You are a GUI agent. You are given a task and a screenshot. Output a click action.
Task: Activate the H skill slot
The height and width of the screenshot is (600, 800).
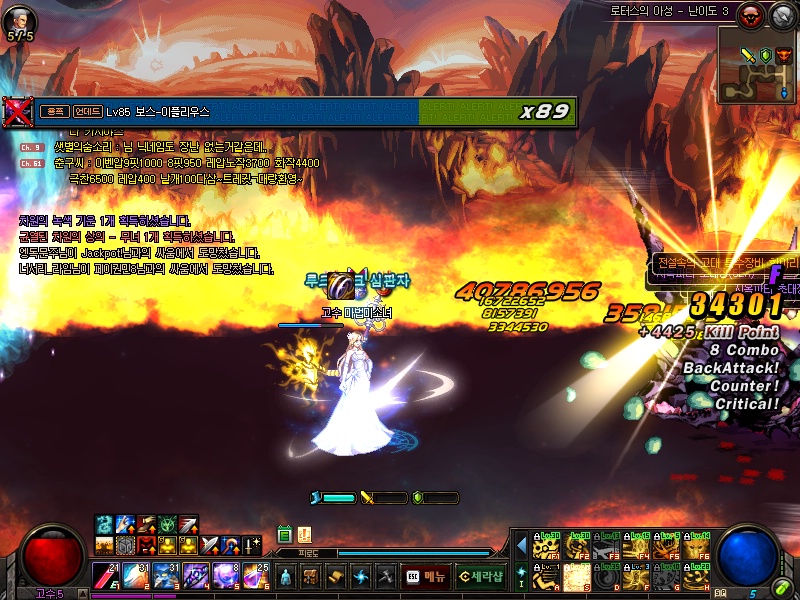(699, 576)
